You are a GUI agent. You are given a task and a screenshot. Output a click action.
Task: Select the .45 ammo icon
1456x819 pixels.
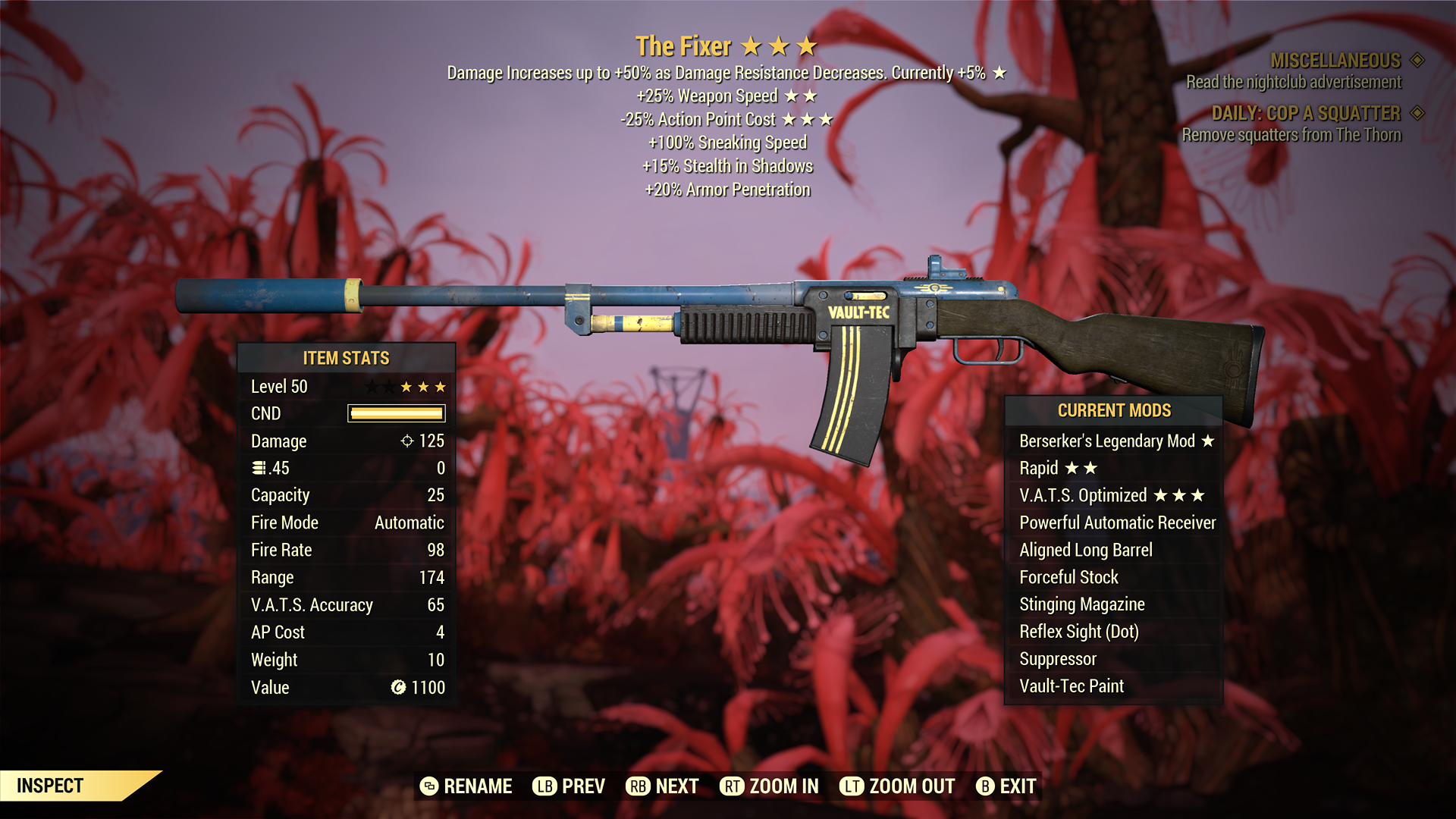click(259, 468)
